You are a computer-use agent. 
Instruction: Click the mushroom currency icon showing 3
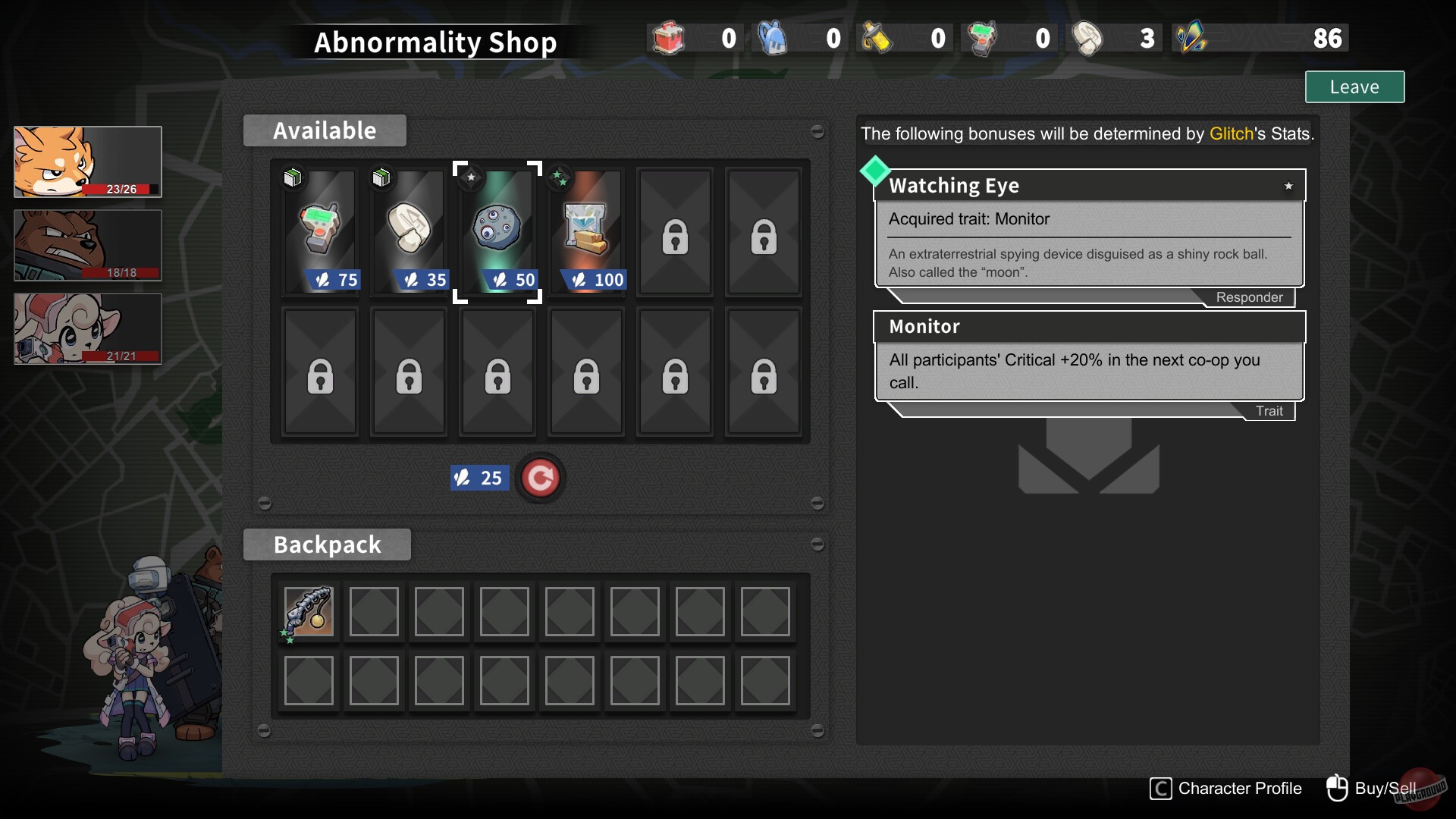click(1089, 37)
